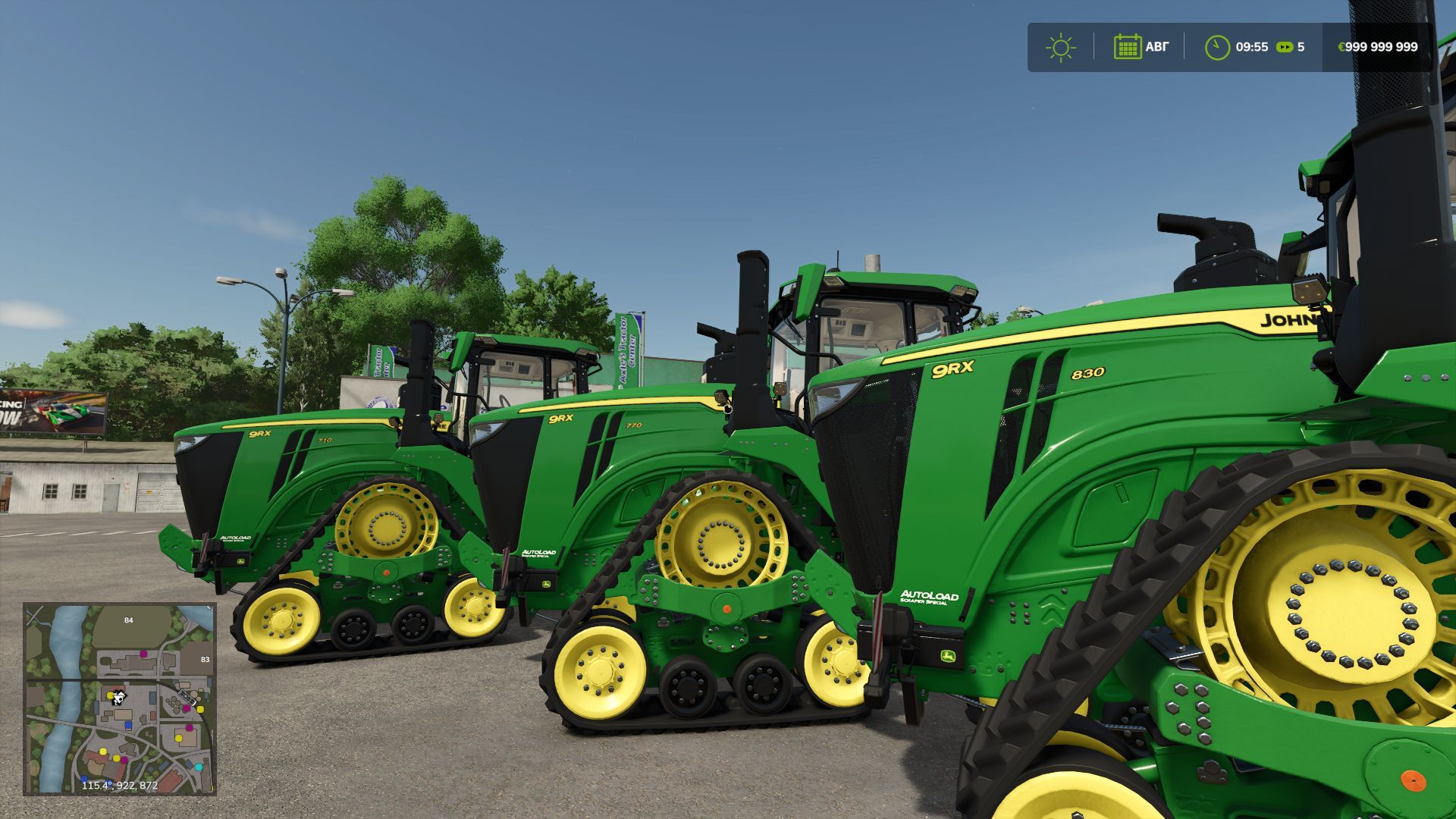
Task: Select a yellow field marker on the minimap
Action: tap(178, 738)
